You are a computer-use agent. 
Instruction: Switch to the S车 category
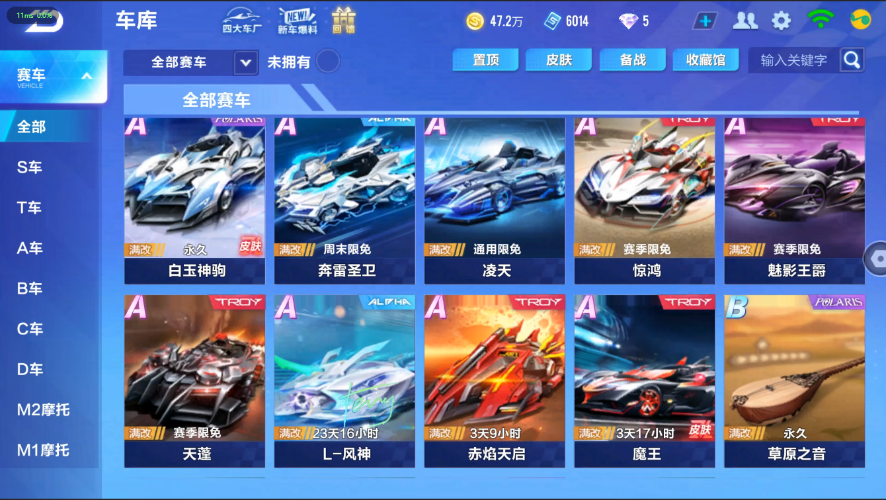click(x=30, y=168)
